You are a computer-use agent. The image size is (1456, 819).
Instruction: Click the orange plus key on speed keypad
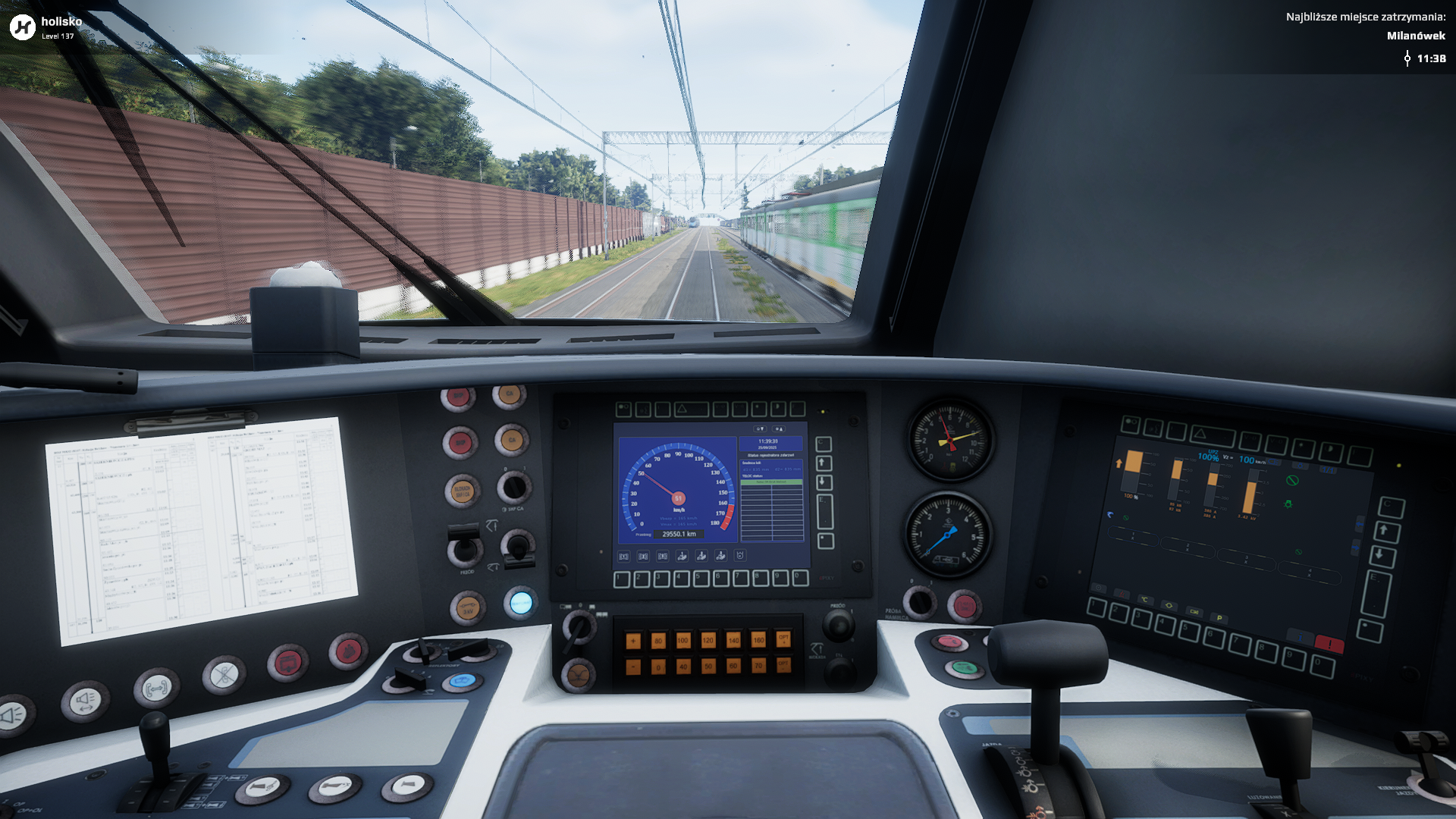coord(633,642)
